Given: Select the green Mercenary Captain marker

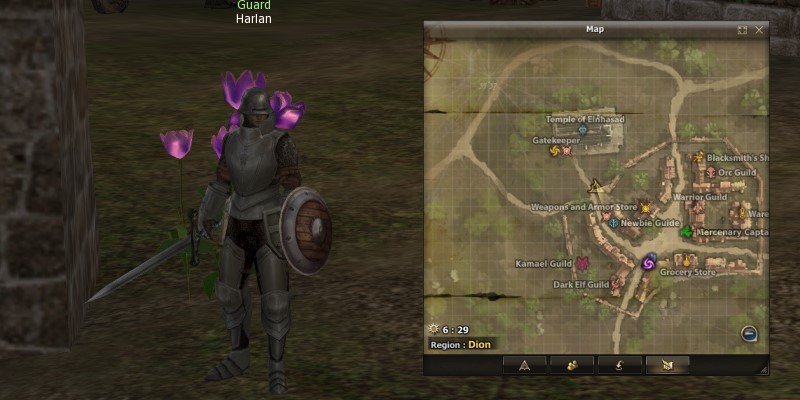Looking at the screenshot, I should tap(686, 232).
